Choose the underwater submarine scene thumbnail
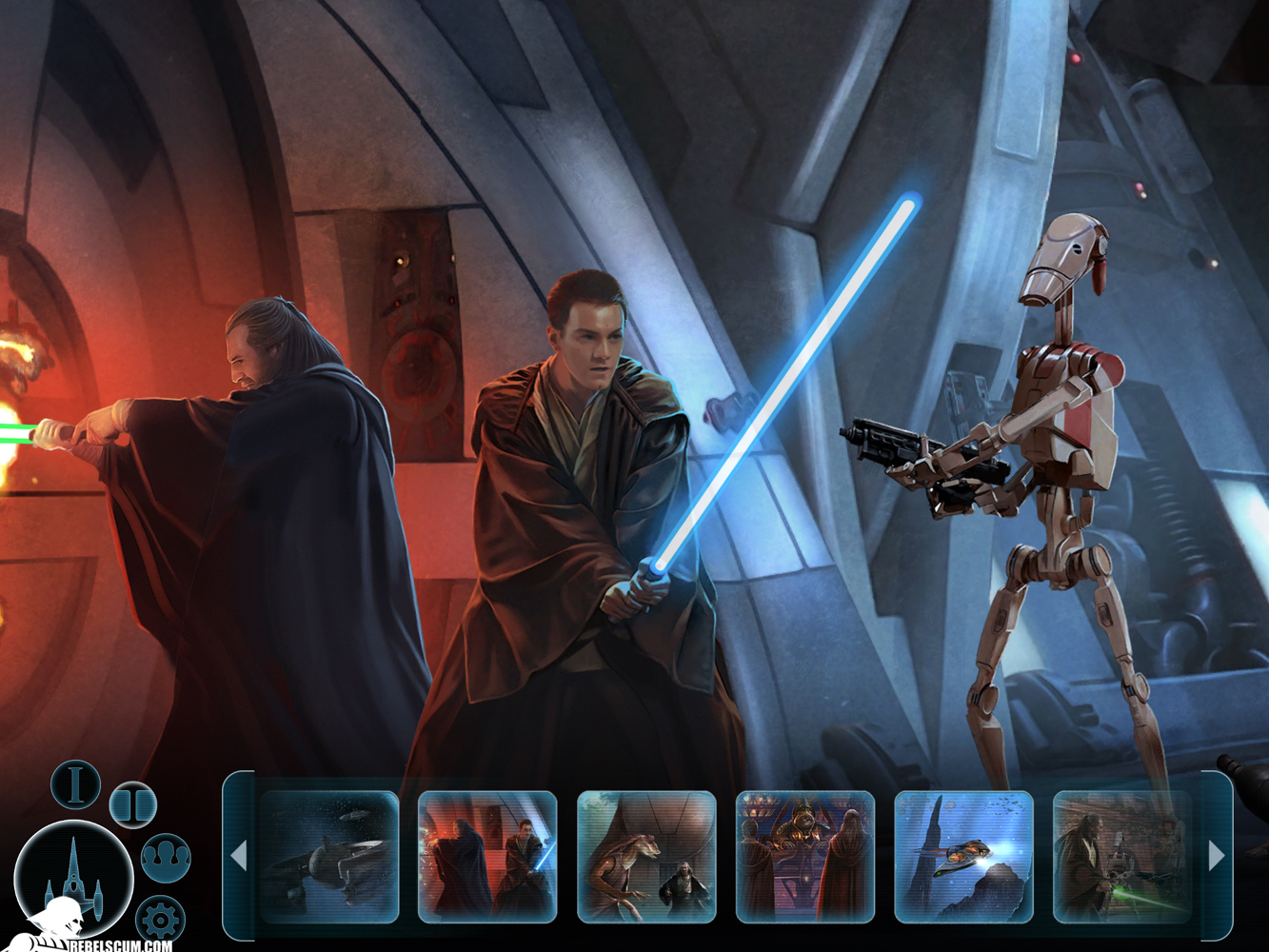The height and width of the screenshot is (952, 1269). [x=963, y=857]
